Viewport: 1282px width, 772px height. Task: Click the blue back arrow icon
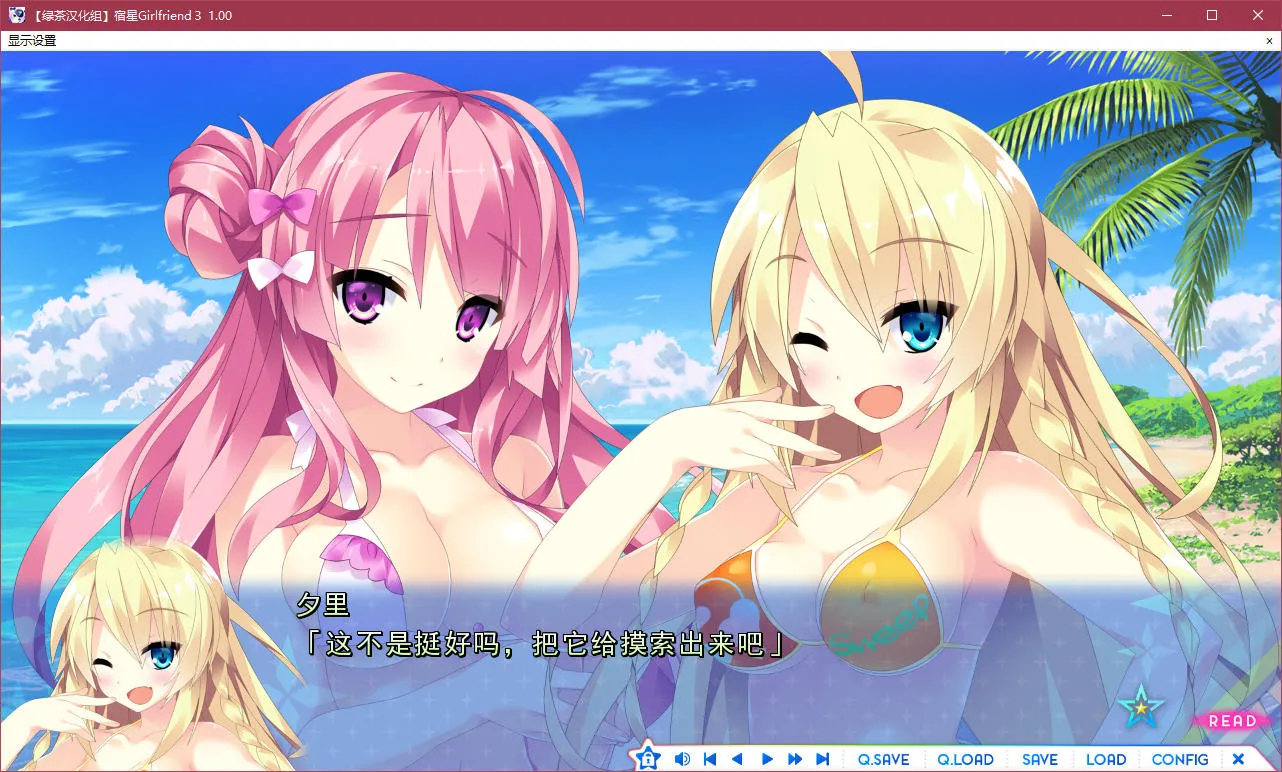(737, 759)
